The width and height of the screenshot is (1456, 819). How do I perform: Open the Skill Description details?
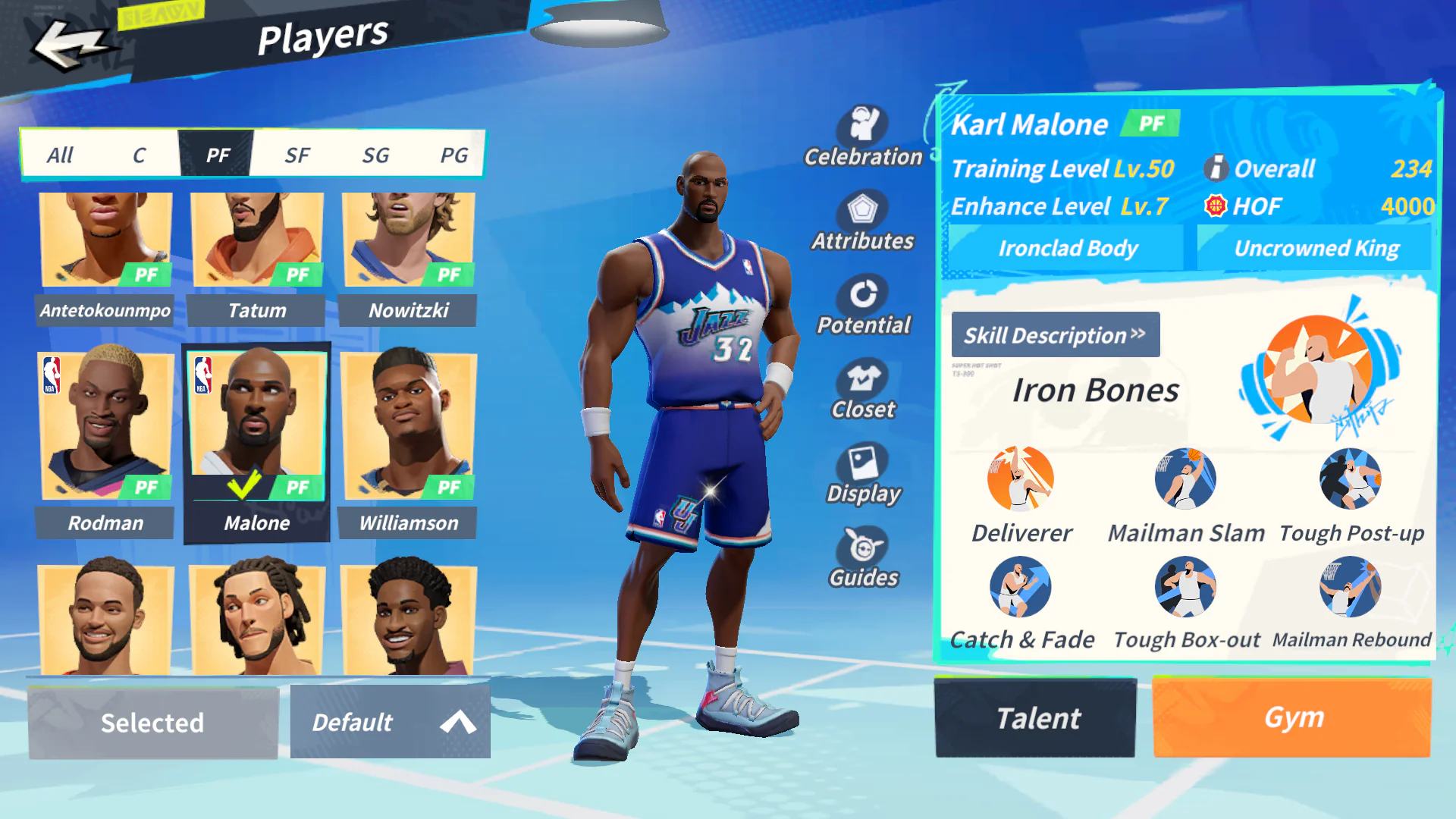1056,334
